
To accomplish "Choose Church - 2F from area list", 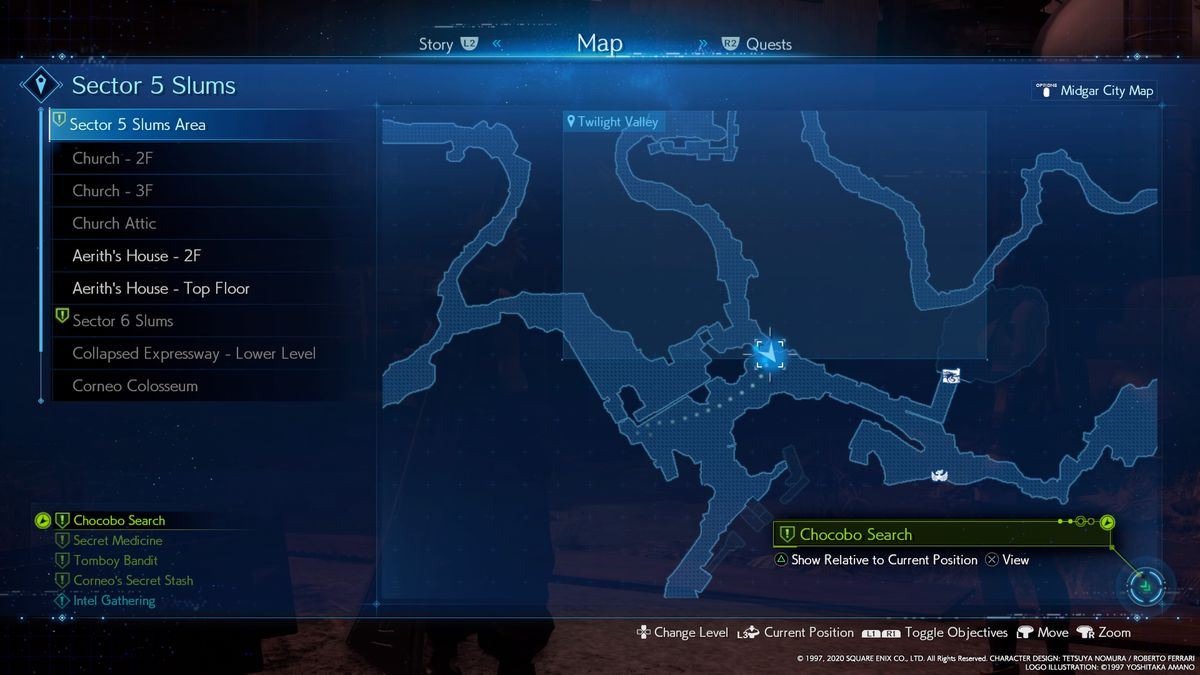I will click(112, 158).
